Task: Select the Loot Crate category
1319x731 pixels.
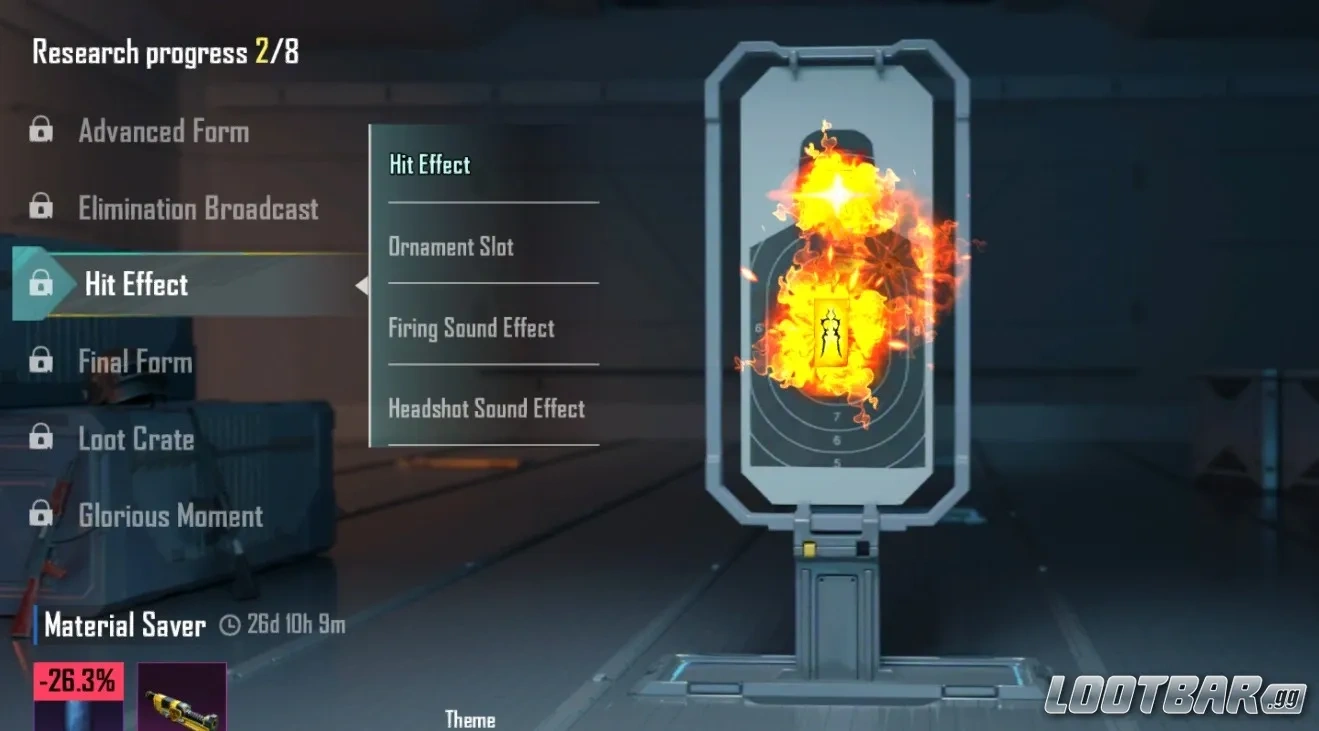Action: tap(135, 439)
